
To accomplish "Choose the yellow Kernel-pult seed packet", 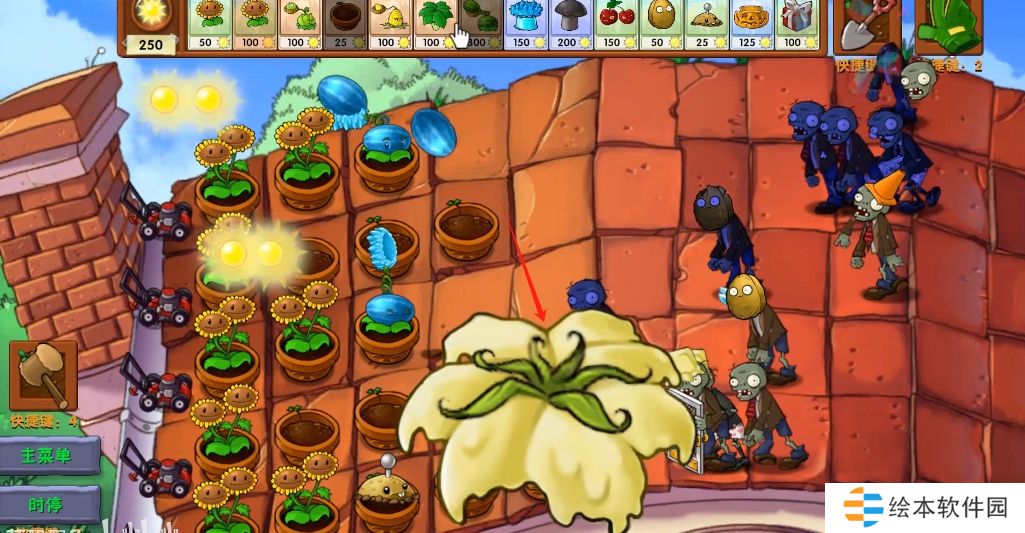I will (x=390, y=24).
